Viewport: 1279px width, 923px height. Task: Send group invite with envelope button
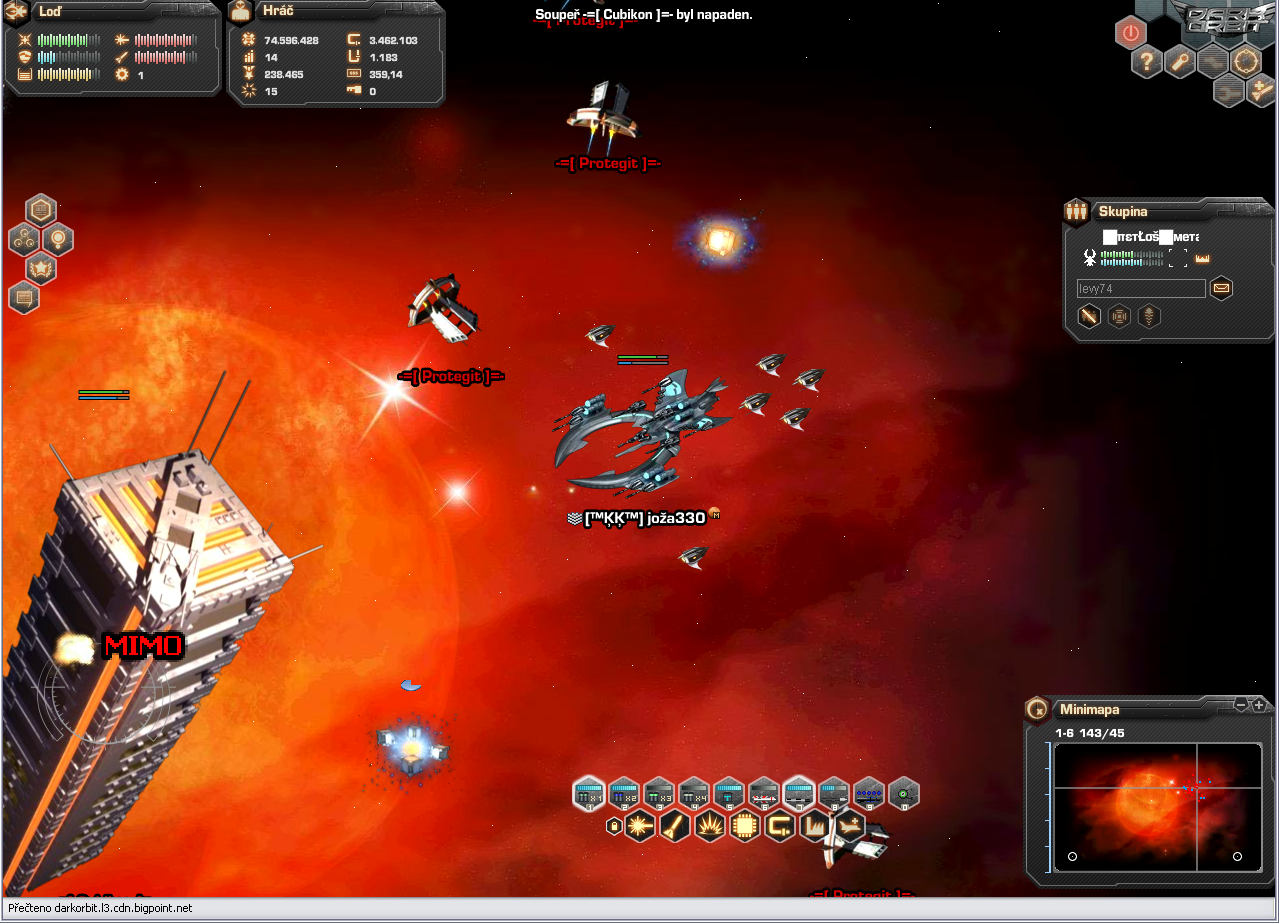[x=1221, y=289]
